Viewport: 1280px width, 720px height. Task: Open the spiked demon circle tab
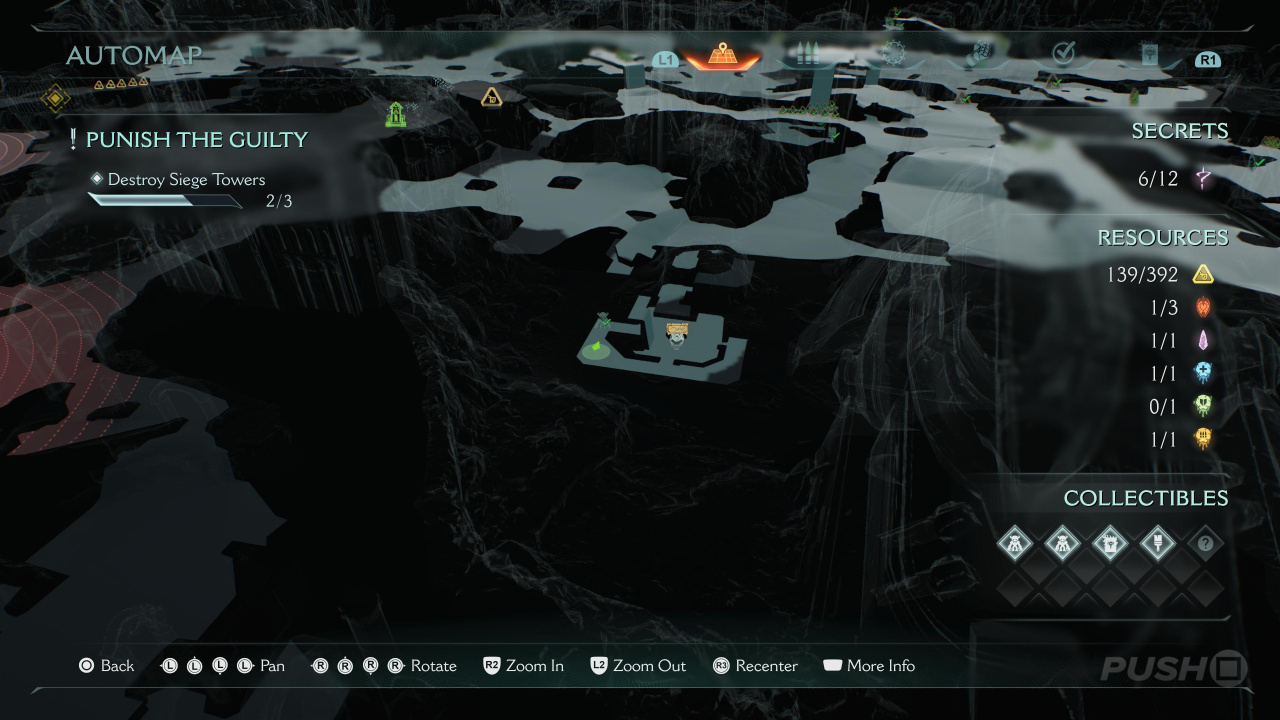click(x=892, y=55)
